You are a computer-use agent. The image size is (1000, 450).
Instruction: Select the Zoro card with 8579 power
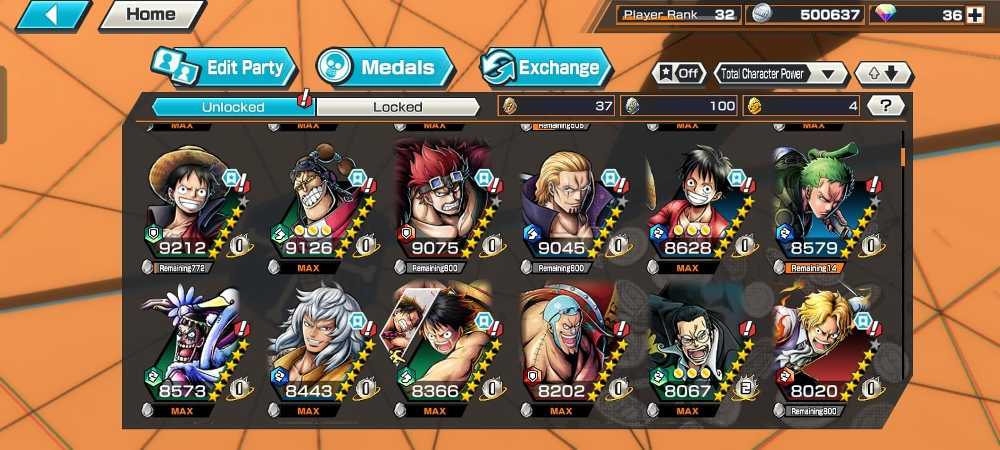[816, 205]
